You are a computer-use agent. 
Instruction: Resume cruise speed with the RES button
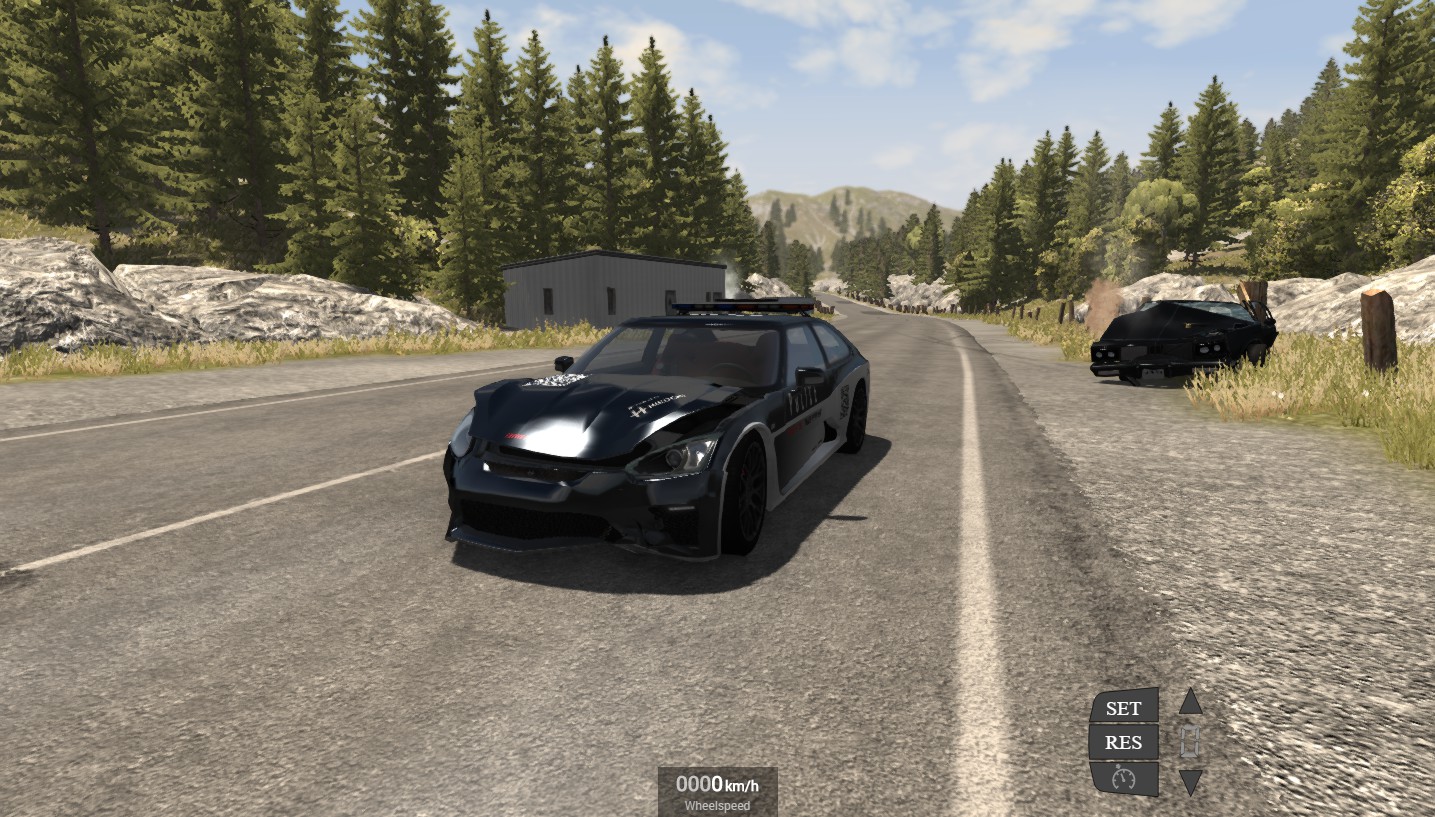tap(1124, 742)
